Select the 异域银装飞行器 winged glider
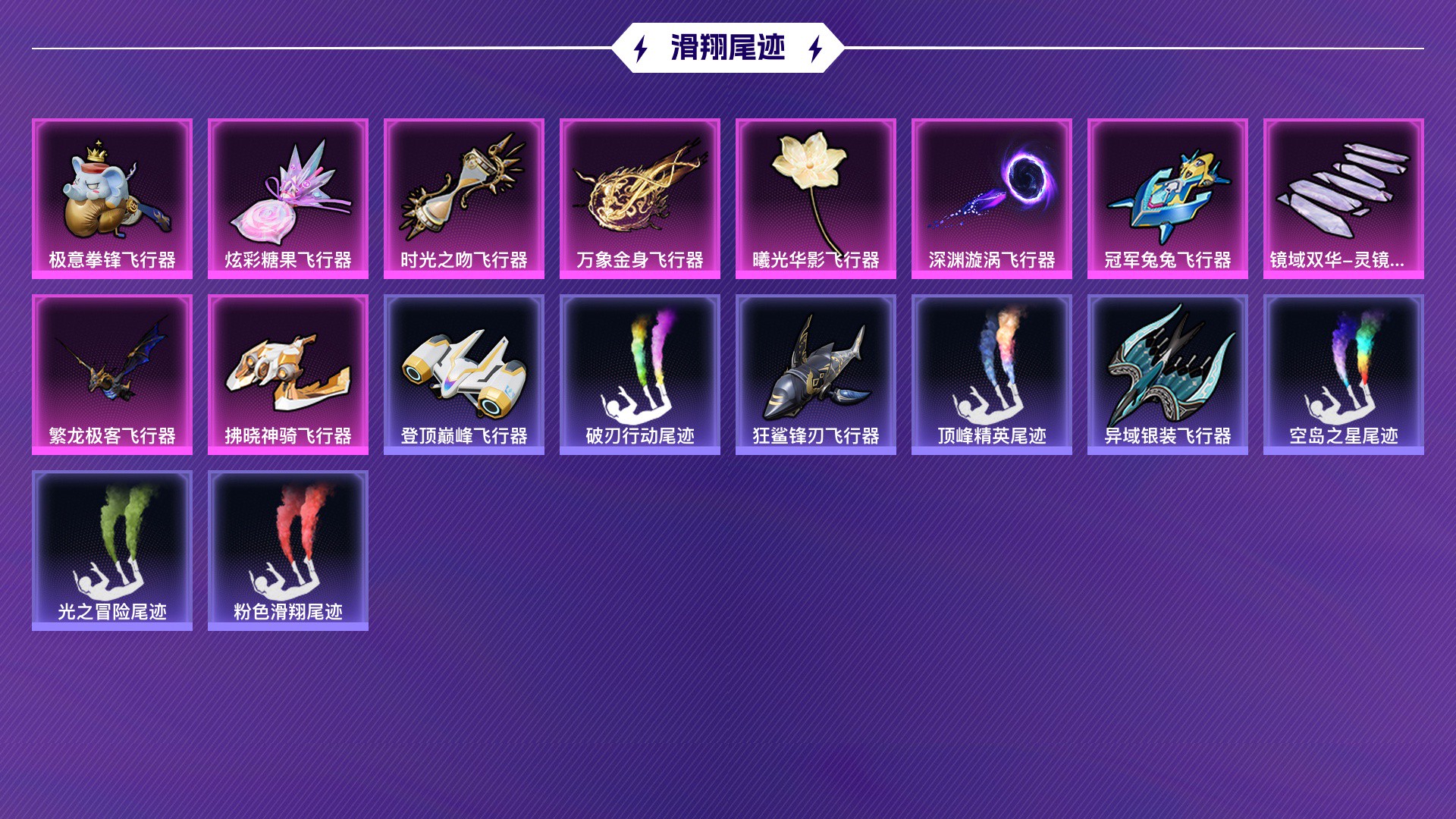 tap(1166, 372)
